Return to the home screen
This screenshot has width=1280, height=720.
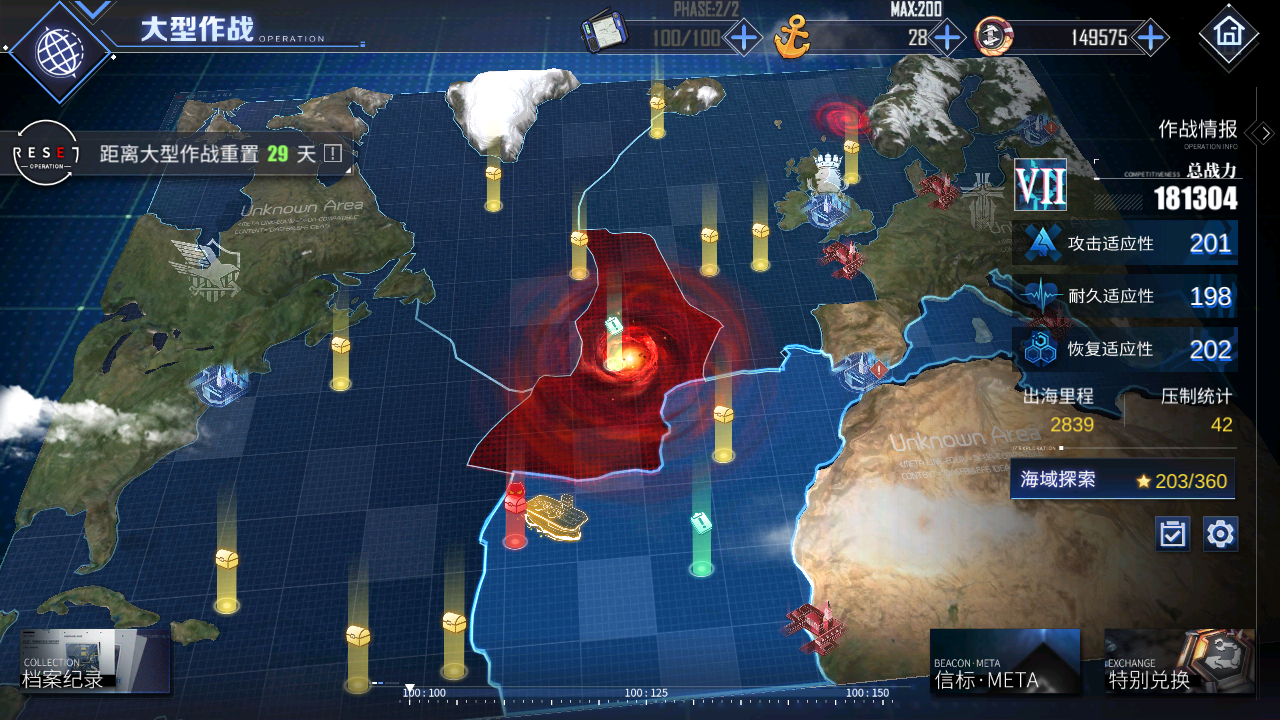point(1227,33)
